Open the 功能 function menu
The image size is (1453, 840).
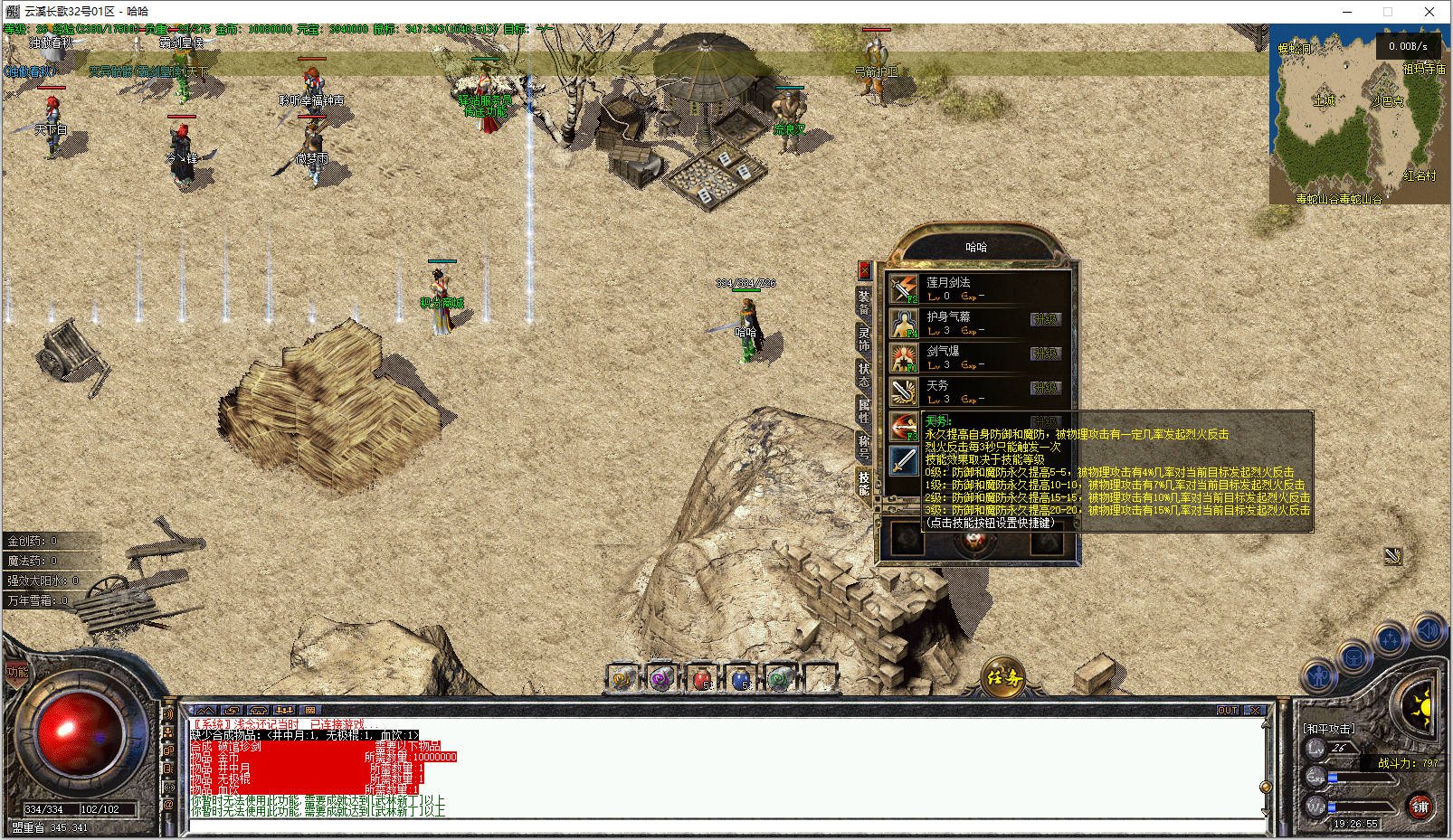click(17, 672)
